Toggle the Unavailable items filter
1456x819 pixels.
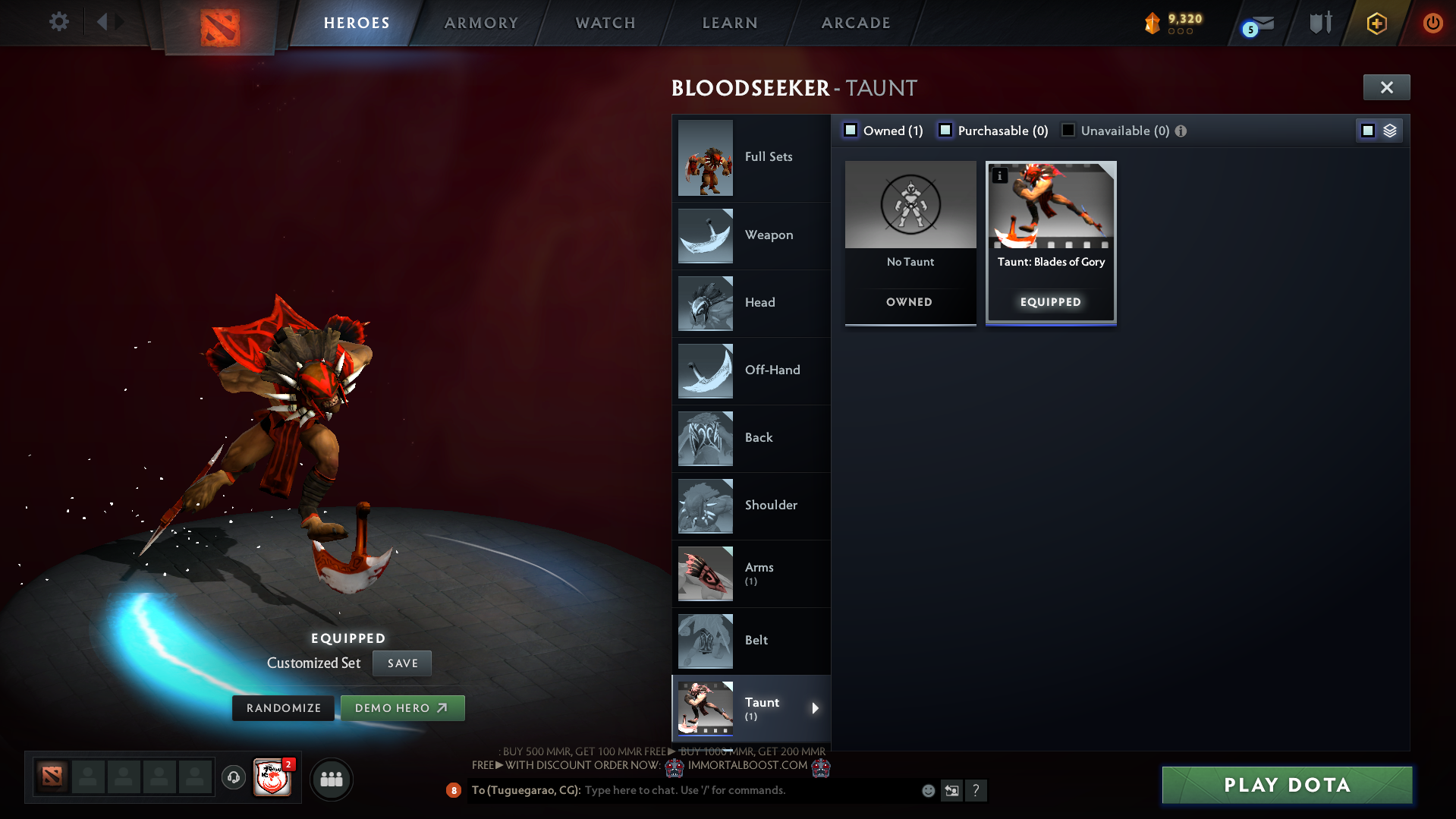click(1068, 130)
